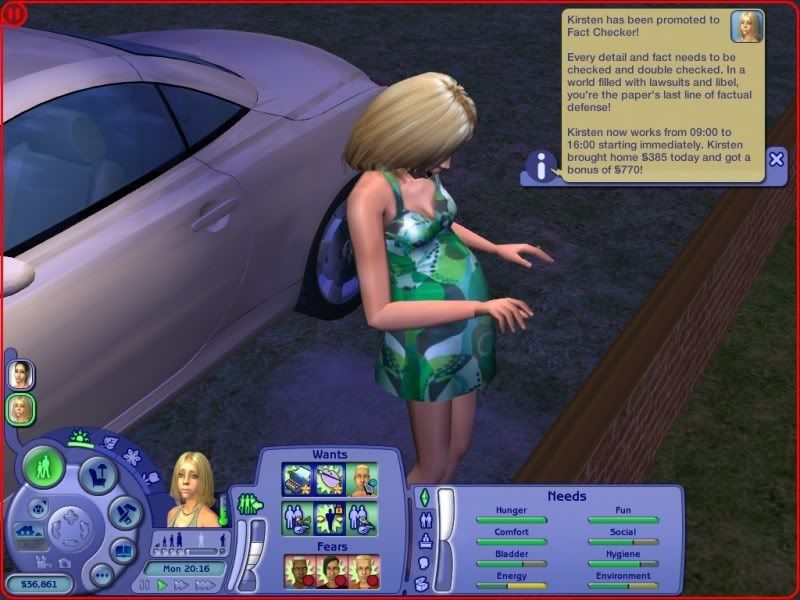Open the Career panel tab

click(x=422, y=542)
